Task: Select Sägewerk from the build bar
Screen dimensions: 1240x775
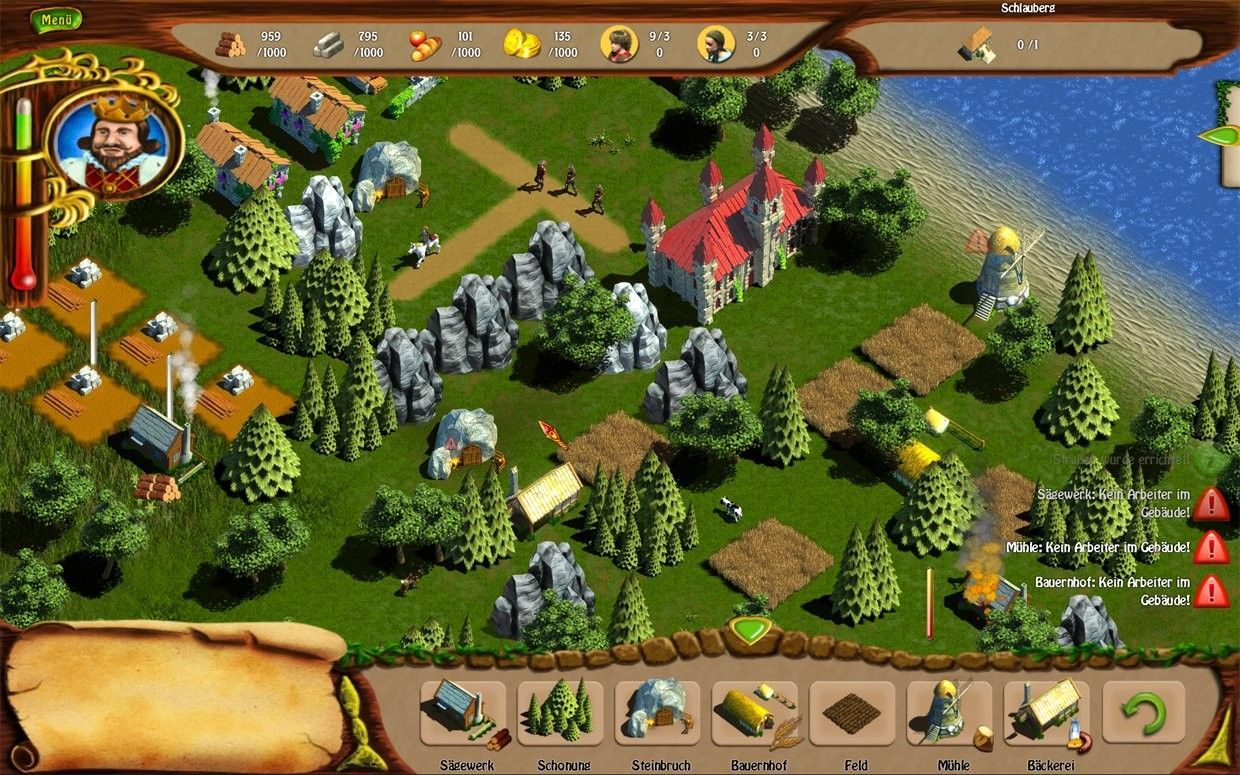Action: [x=463, y=713]
